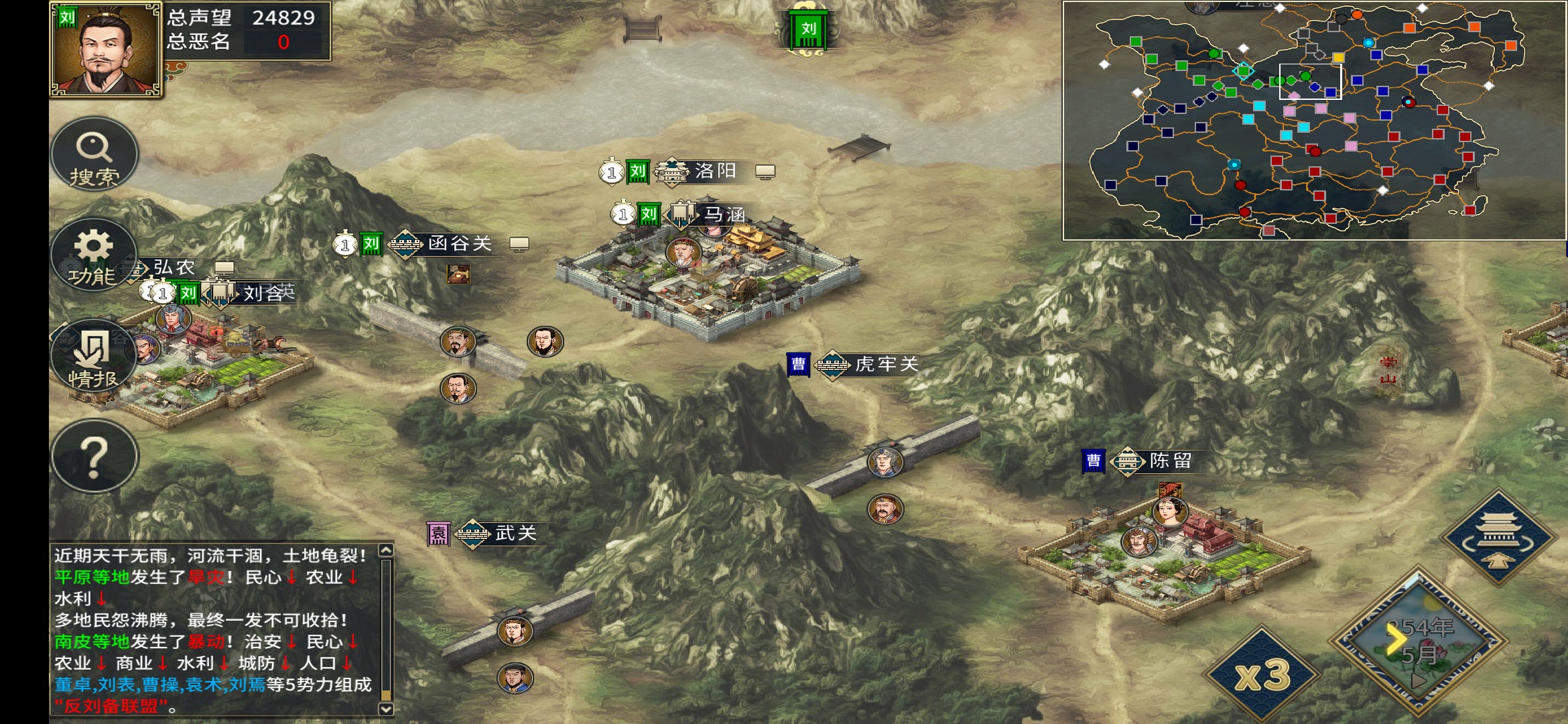Click the screen icon beside 函谷关
Screen dimensions: 1568x724
519,245
